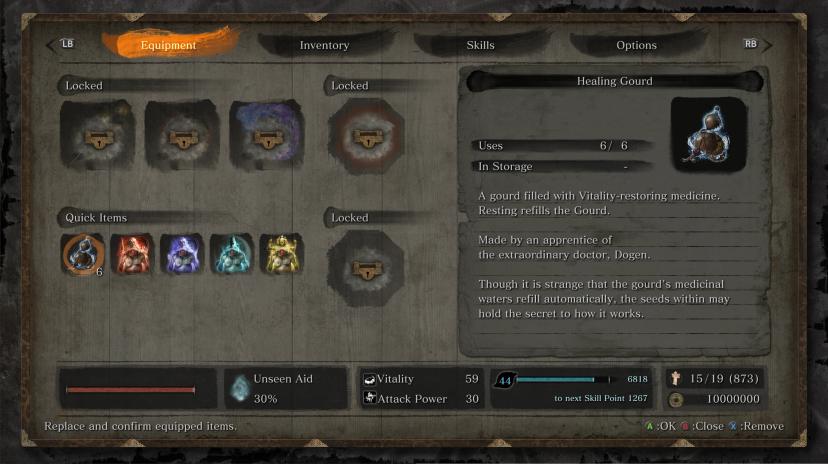Click the red-ringed locked octagonal slot

tap(366, 137)
